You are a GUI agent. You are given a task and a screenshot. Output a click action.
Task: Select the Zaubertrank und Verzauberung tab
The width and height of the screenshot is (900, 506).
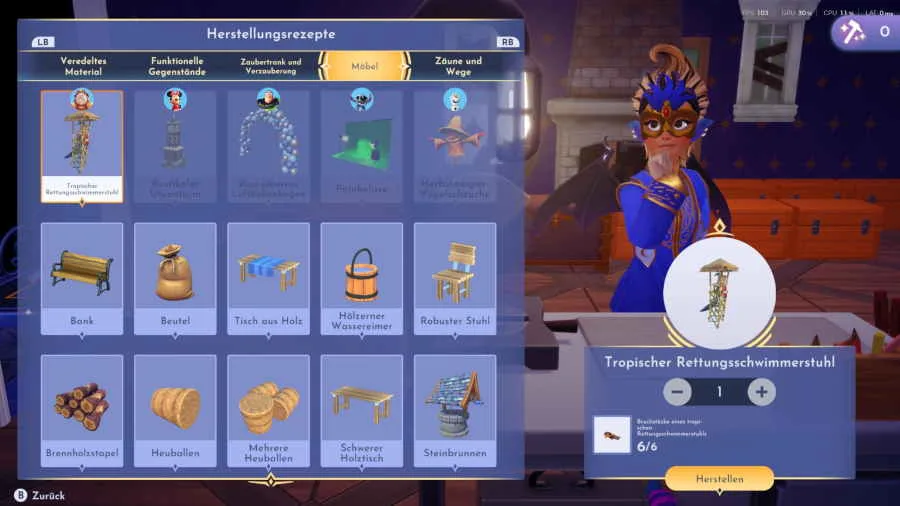click(x=270, y=66)
